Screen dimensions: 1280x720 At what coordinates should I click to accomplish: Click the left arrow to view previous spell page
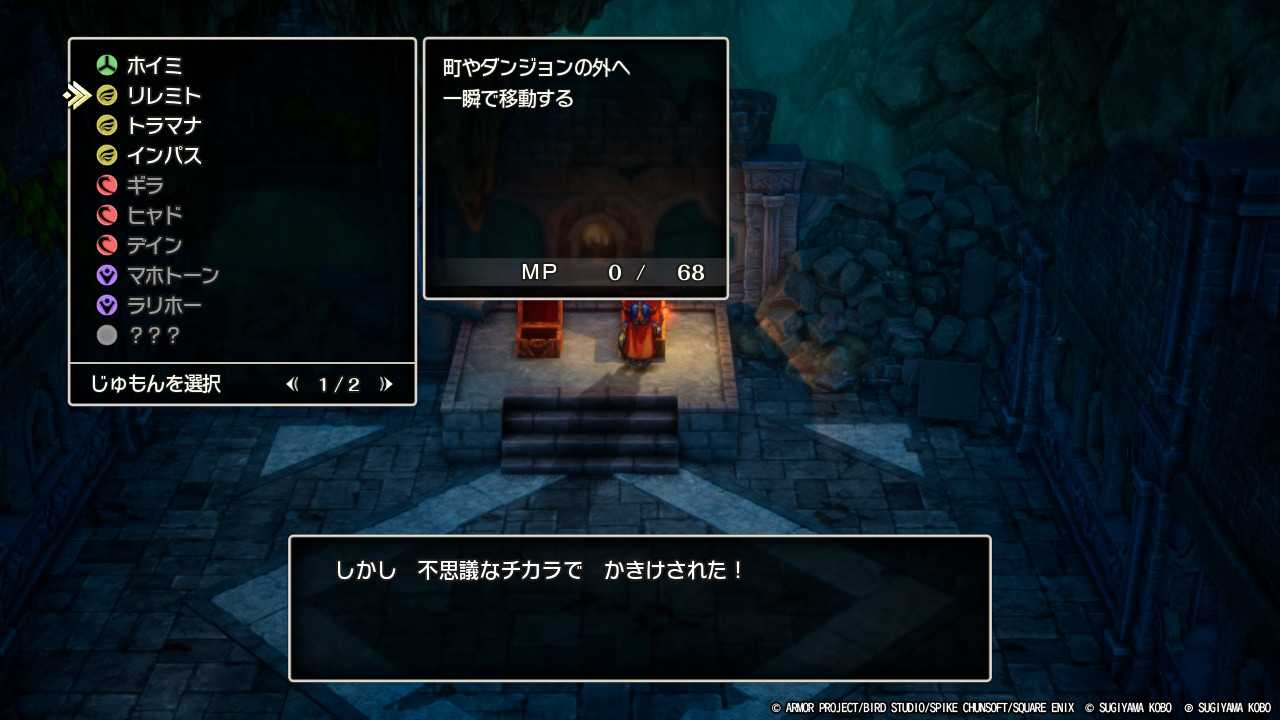(x=292, y=383)
